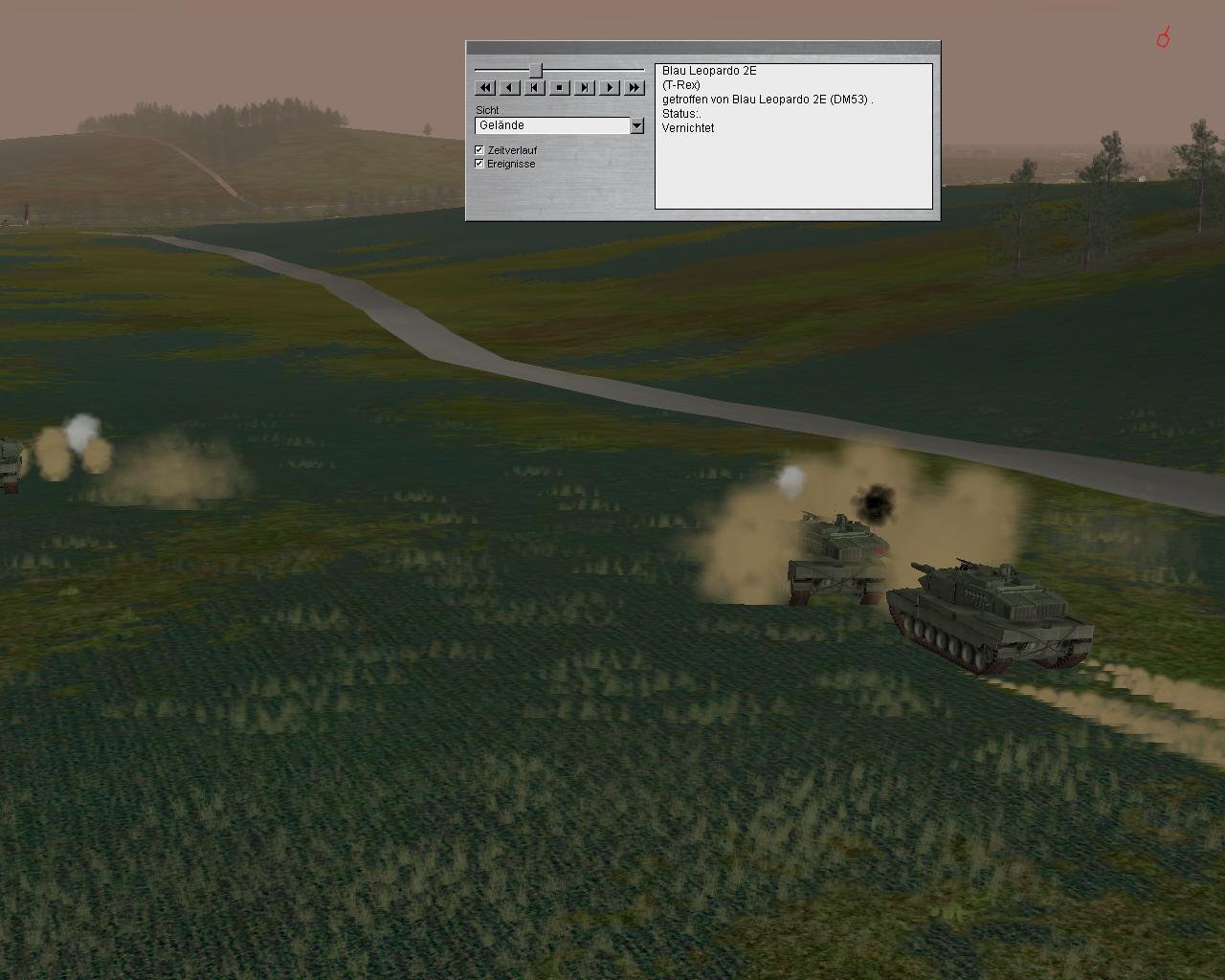The image size is (1225, 980).
Task: Click the replay timeline slider handle
Action: click(x=536, y=70)
